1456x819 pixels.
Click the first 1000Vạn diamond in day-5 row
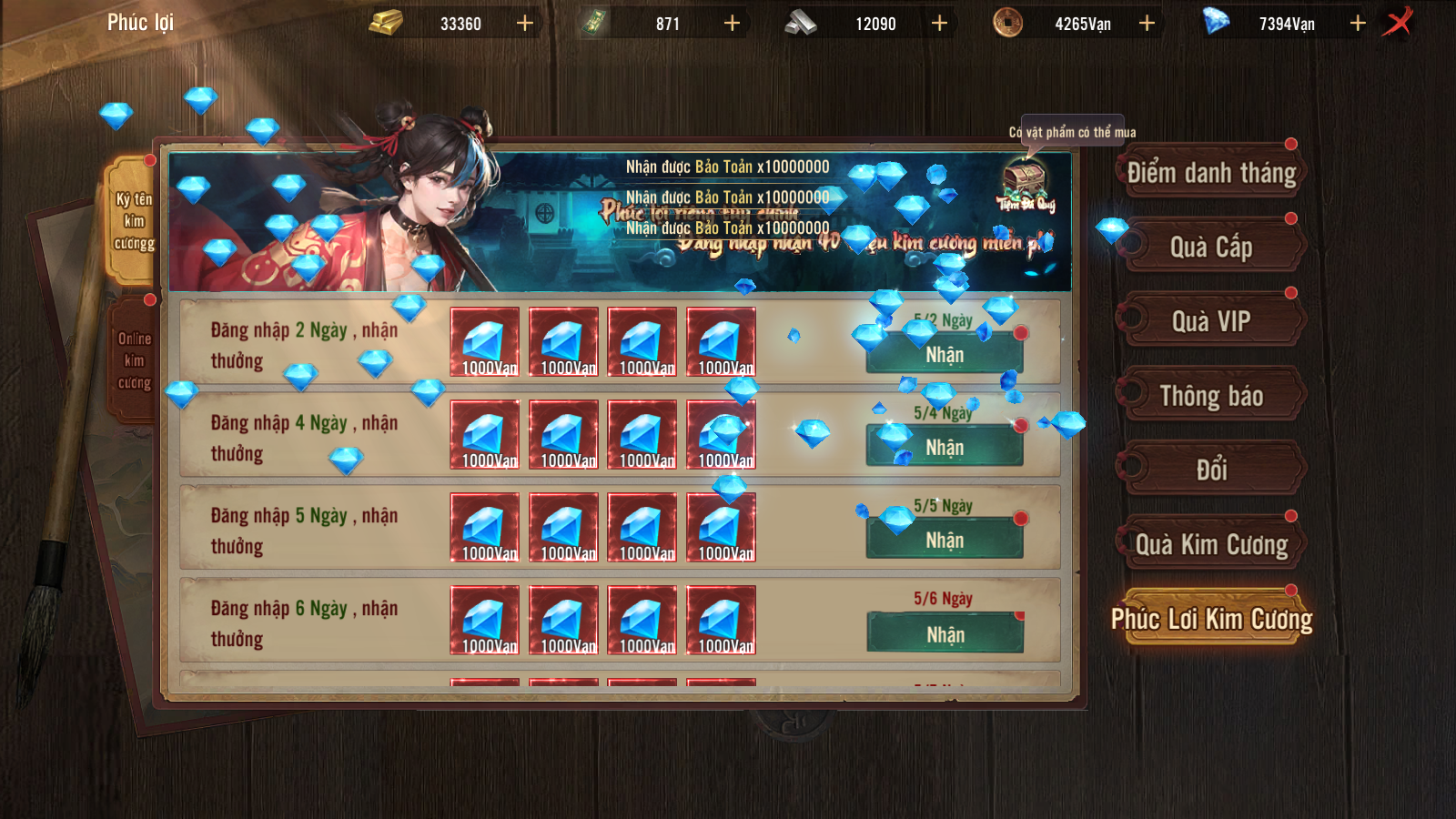point(485,528)
